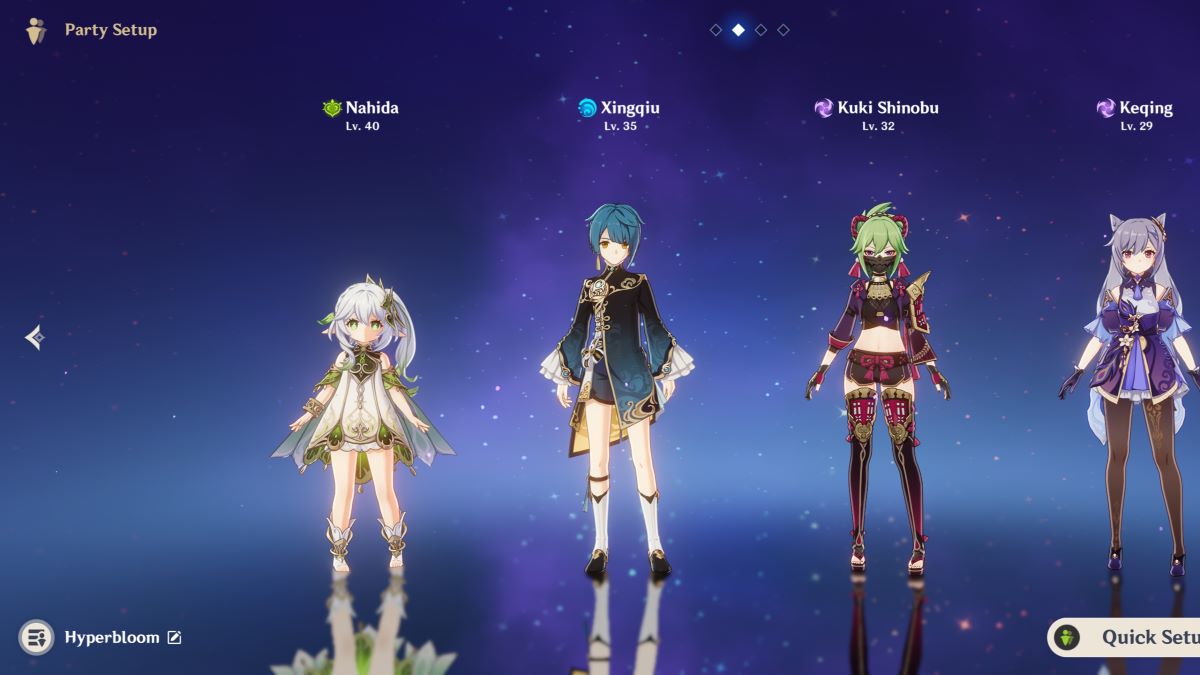Go to the previous party with left arrow
The height and width of the screenshot is (675, 1200).
point(34,338)
